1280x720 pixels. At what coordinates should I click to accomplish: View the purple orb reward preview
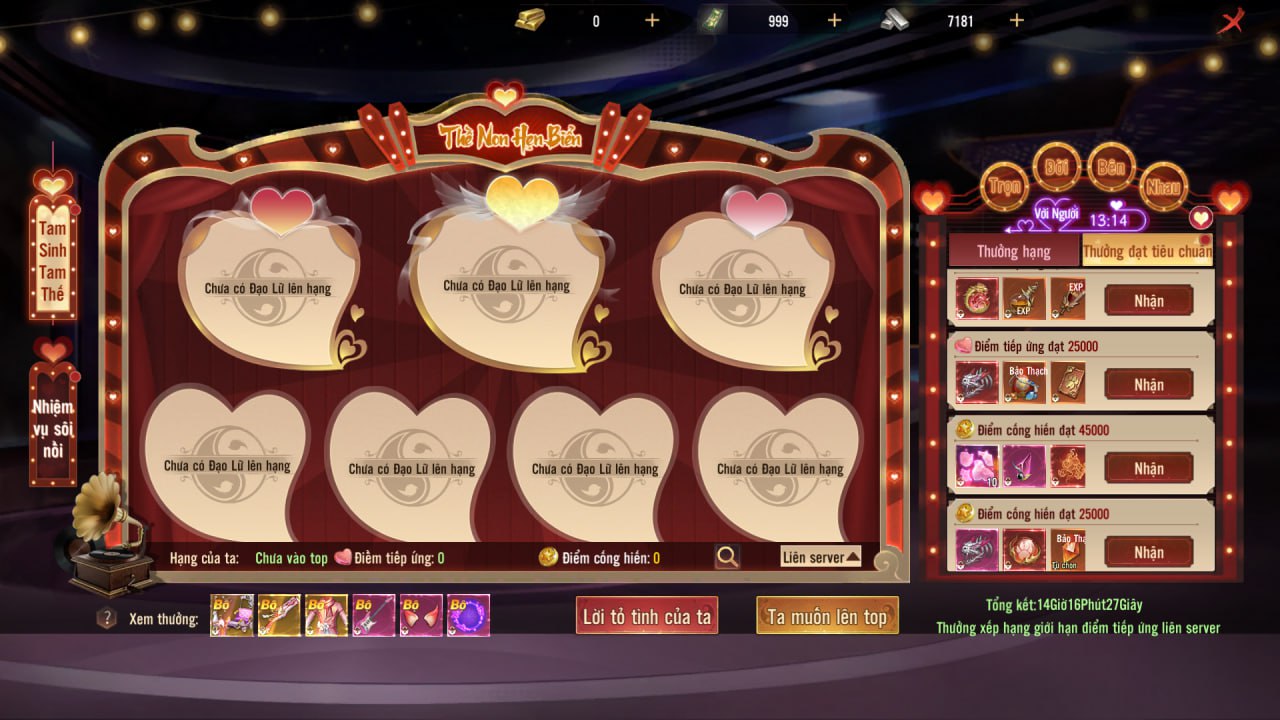pyautogui.click(x=468, y=616)
